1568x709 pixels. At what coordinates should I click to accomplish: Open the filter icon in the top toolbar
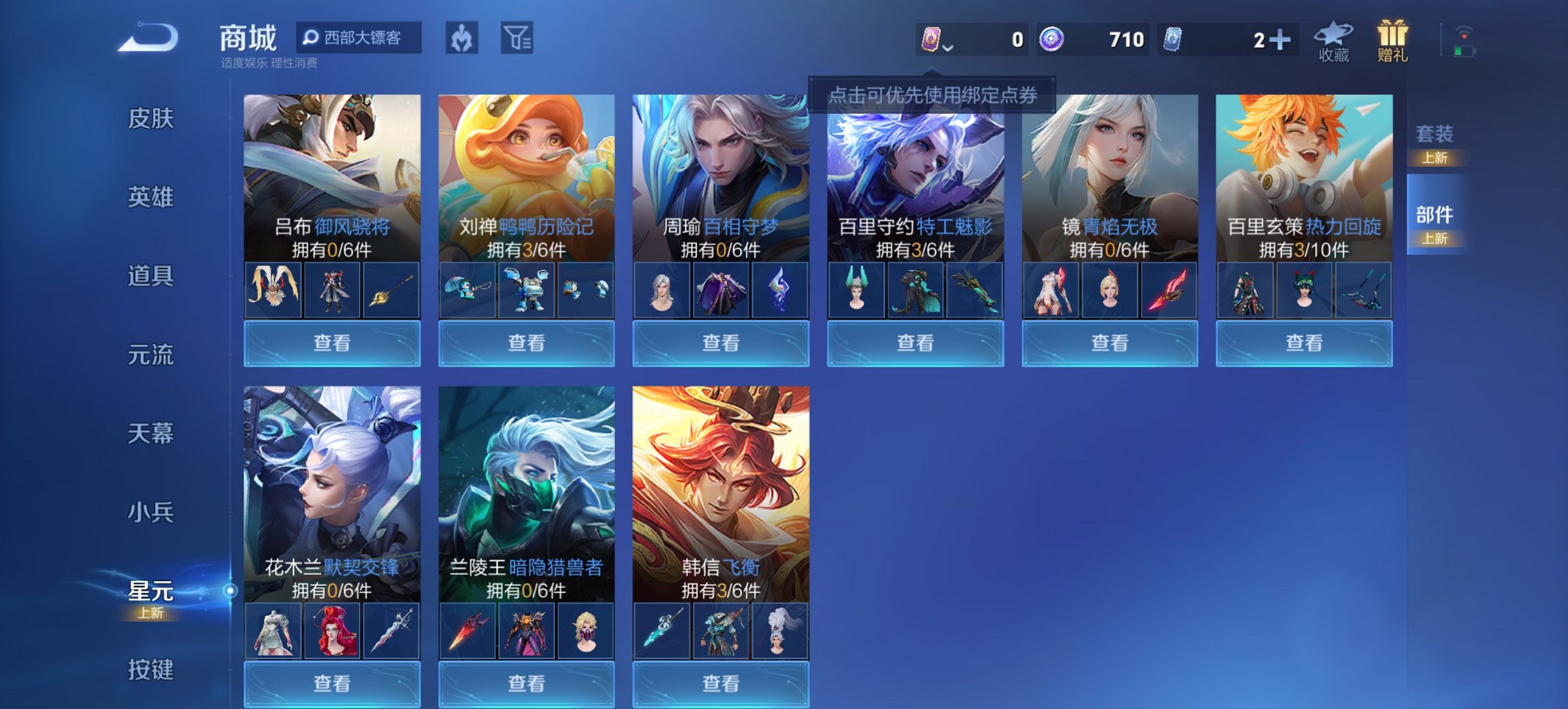coord(517,39)
